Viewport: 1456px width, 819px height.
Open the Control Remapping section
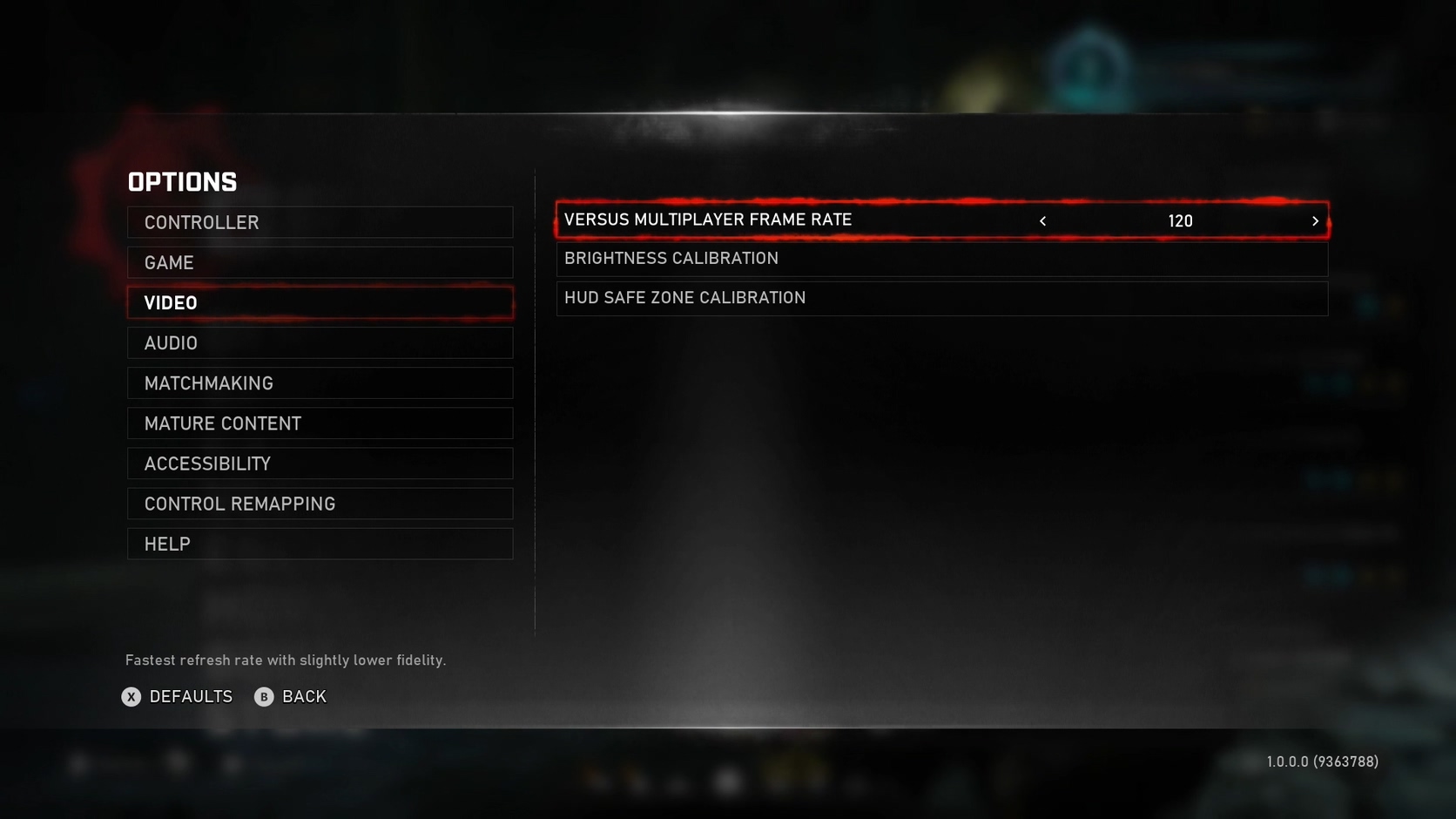[x=320, y=504]
